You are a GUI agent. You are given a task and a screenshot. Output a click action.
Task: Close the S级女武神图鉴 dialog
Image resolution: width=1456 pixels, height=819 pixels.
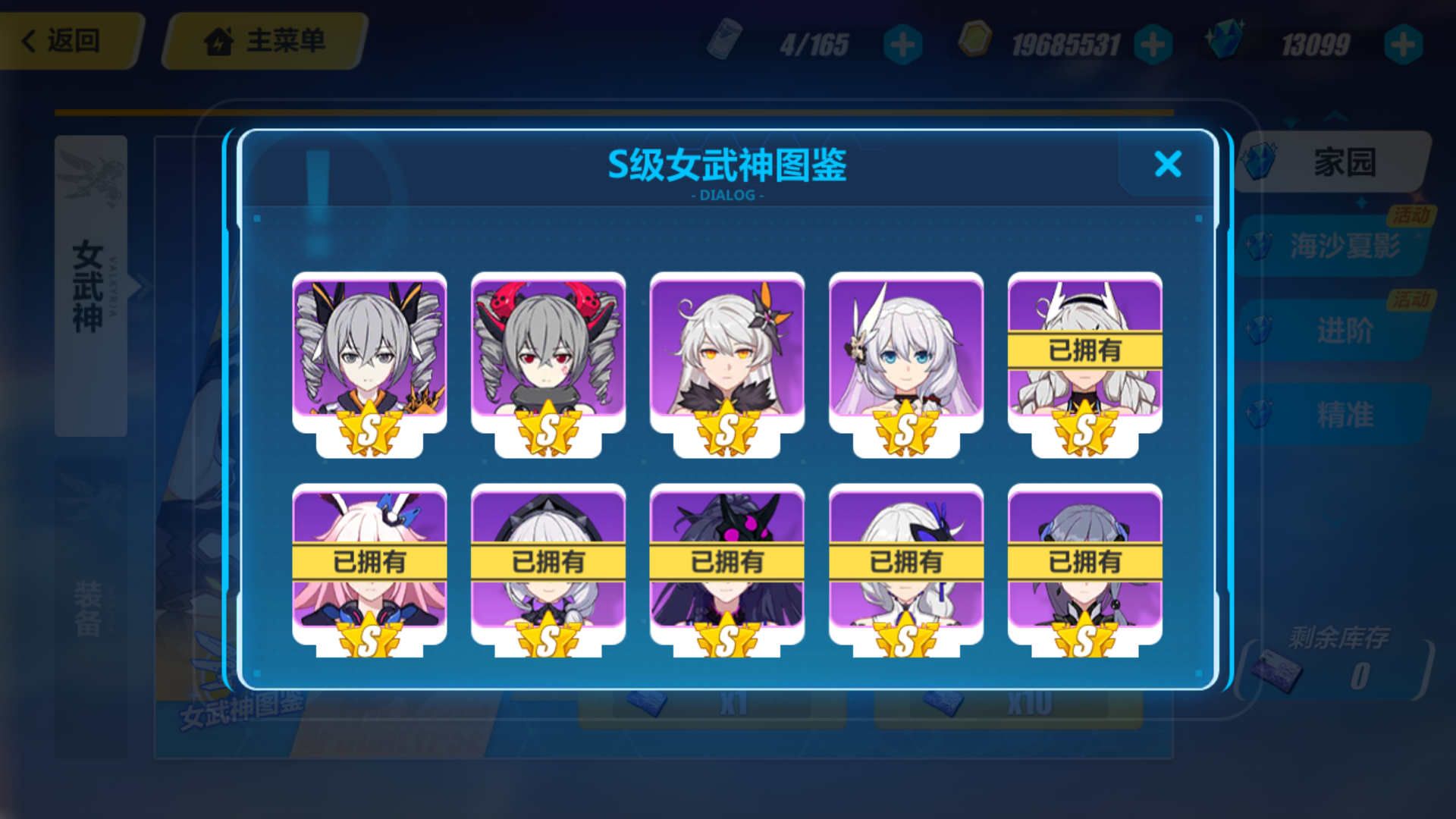point(1167,165)
